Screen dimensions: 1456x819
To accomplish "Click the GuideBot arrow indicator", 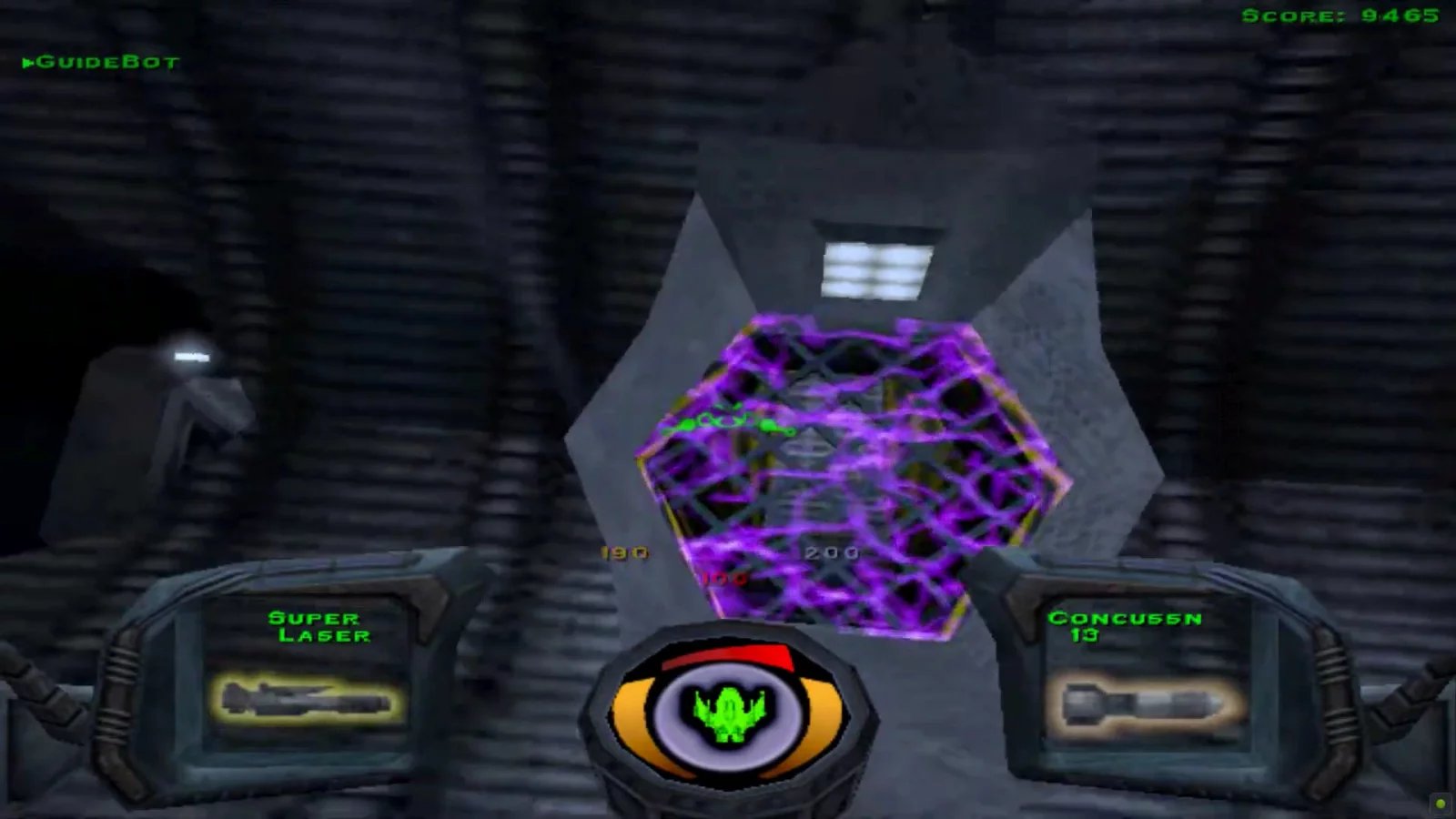I will click(x=29, y=62).
